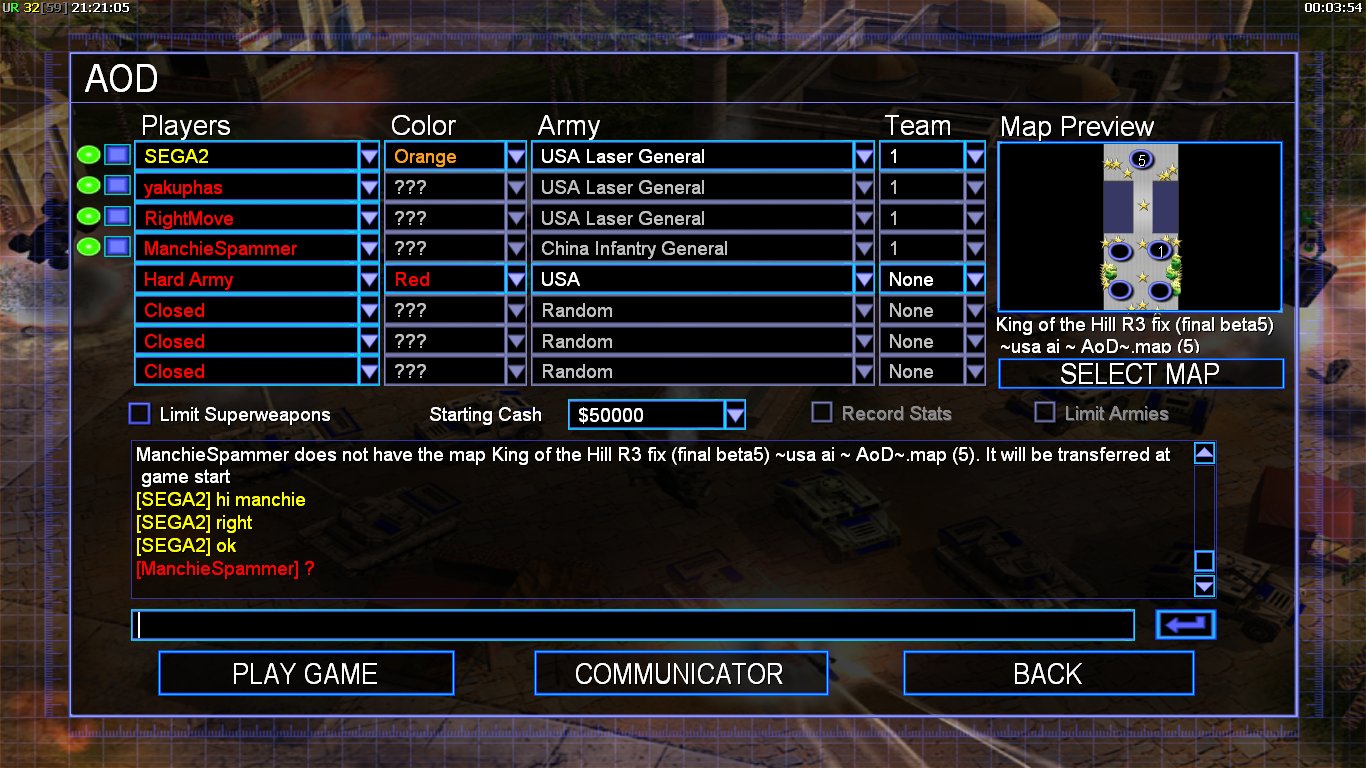Start the match with PLAY GAME
Screen dimensions: 1366x768
coord(305,673)
